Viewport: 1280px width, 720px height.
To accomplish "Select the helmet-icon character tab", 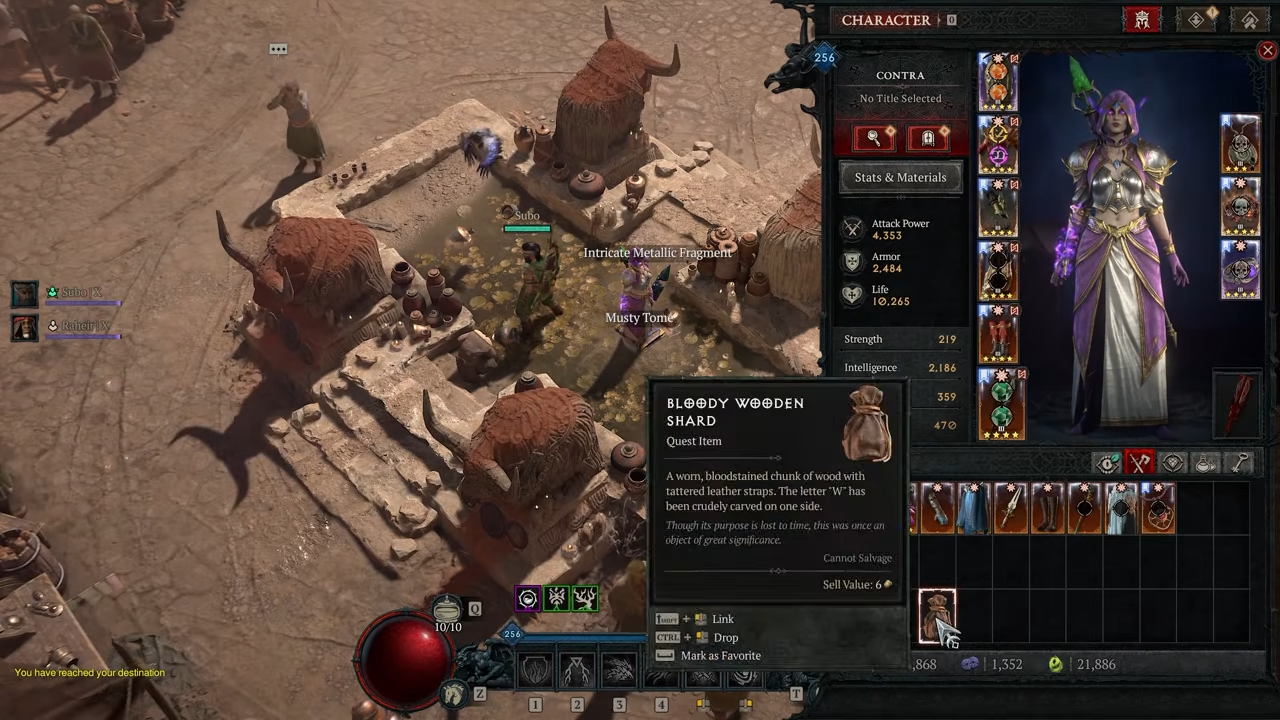I will pyautogui.click(x=1141, y=20).
